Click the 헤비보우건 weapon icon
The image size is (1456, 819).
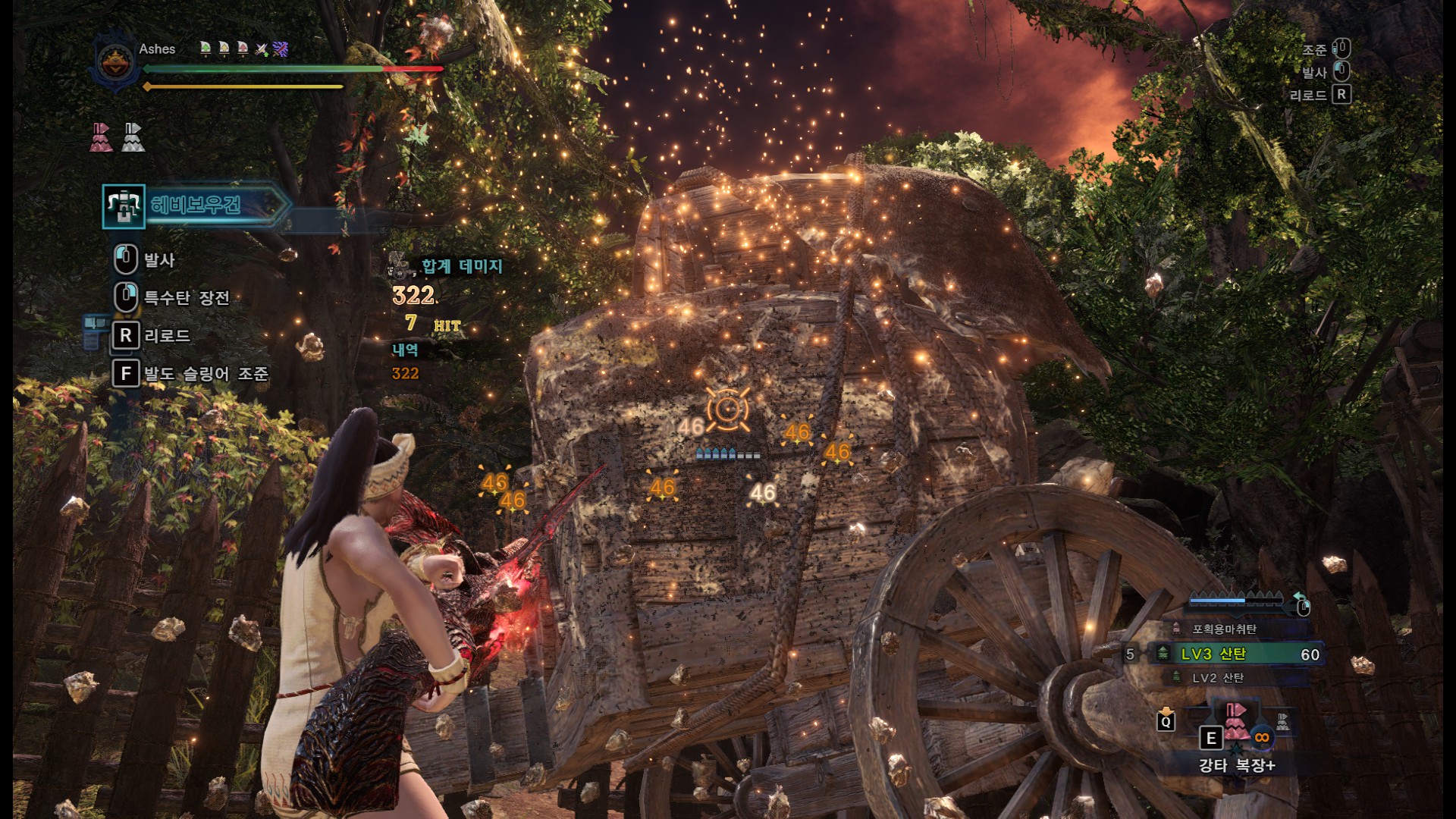[123, 206]
